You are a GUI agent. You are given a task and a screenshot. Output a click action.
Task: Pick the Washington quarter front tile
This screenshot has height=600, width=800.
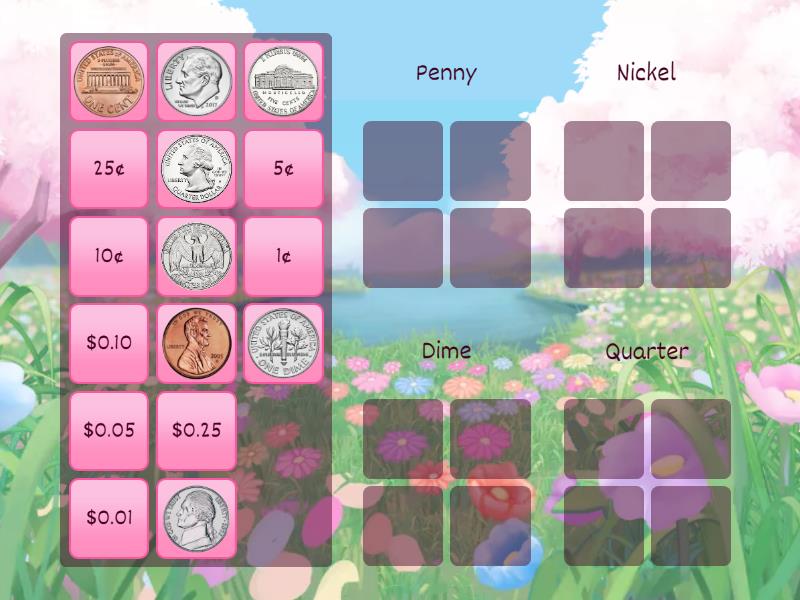[x=196, y=169]
